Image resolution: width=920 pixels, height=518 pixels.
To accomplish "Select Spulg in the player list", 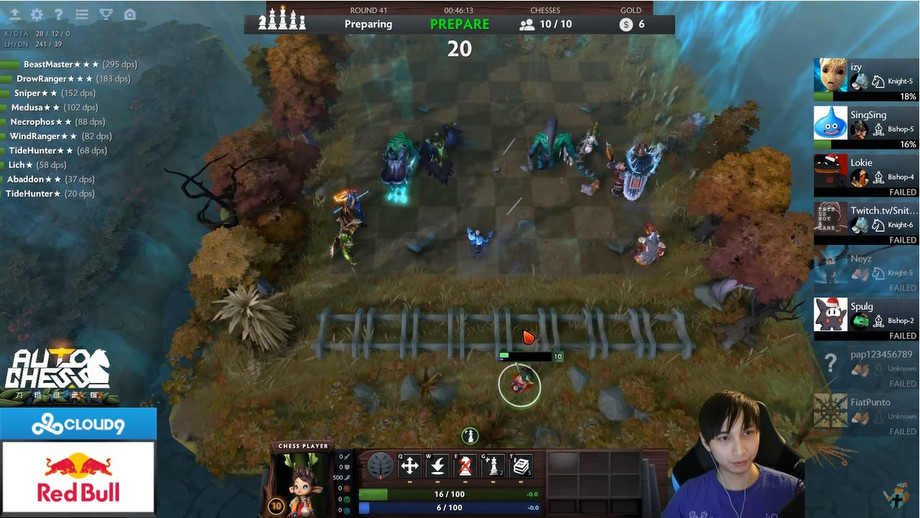I will [x=866, y=318].
